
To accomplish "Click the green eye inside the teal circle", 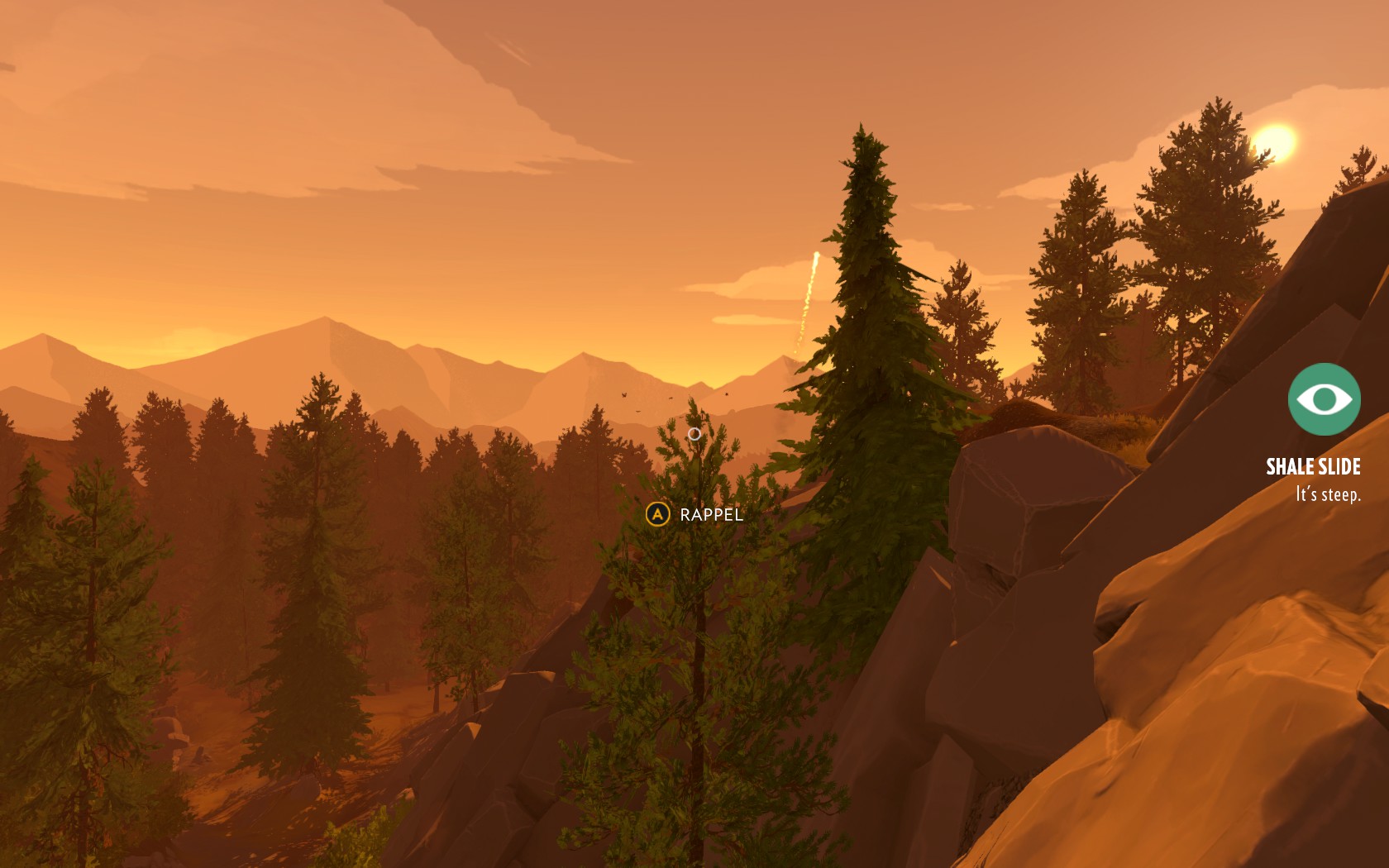I will pyautogui.click(x=1324, y=398).
